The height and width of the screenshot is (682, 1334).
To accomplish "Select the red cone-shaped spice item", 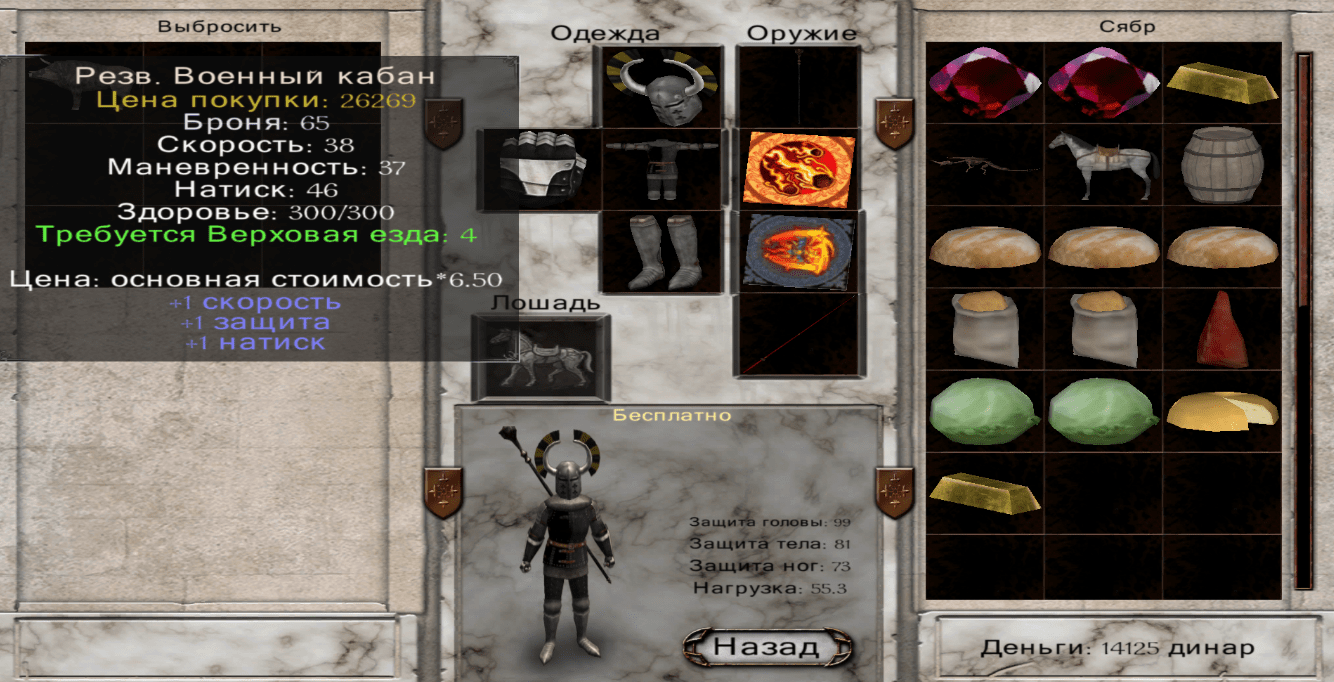I will click(1222, 329).
